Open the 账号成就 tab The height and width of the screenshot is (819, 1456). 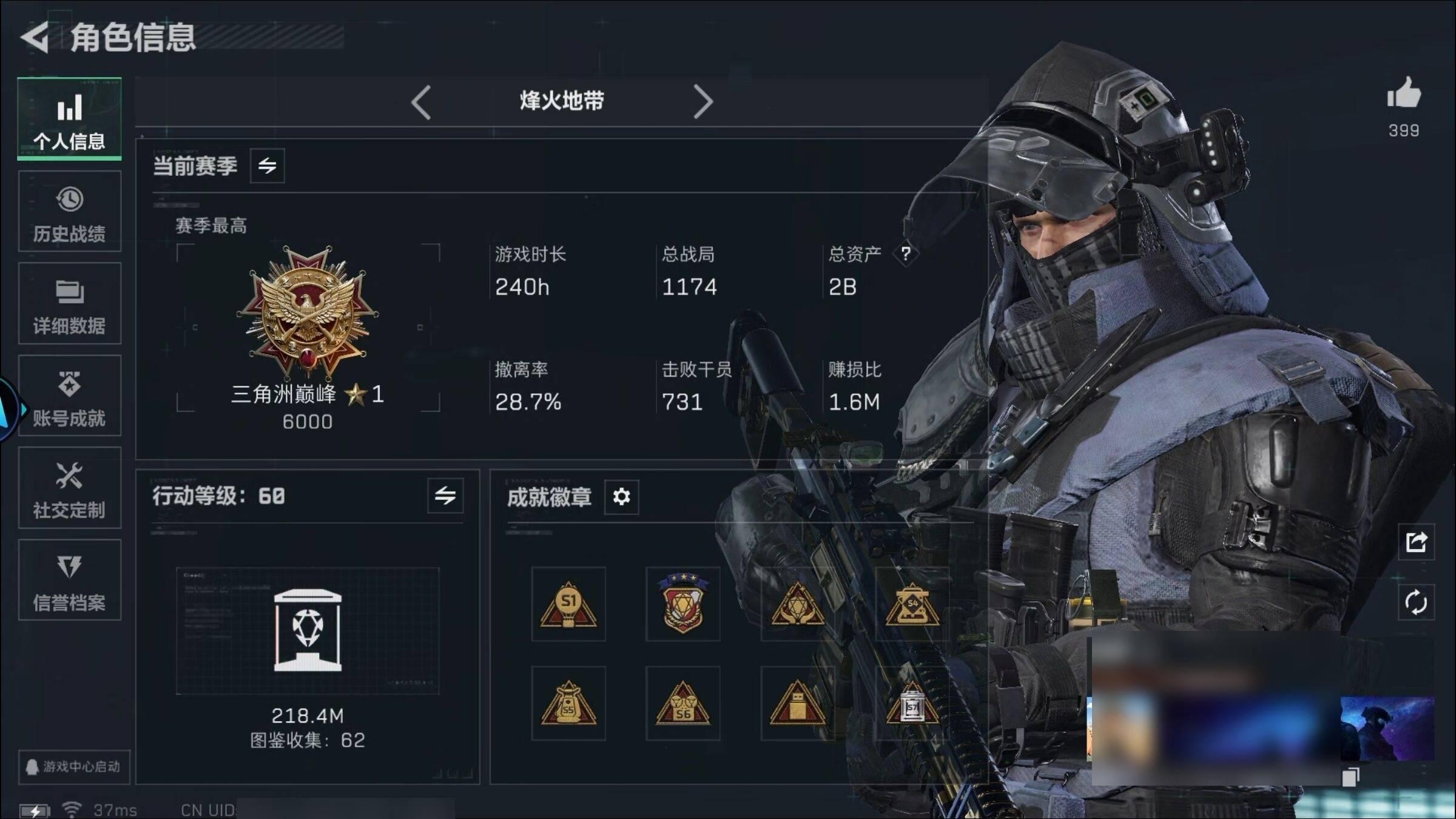[x=69, y=396]
